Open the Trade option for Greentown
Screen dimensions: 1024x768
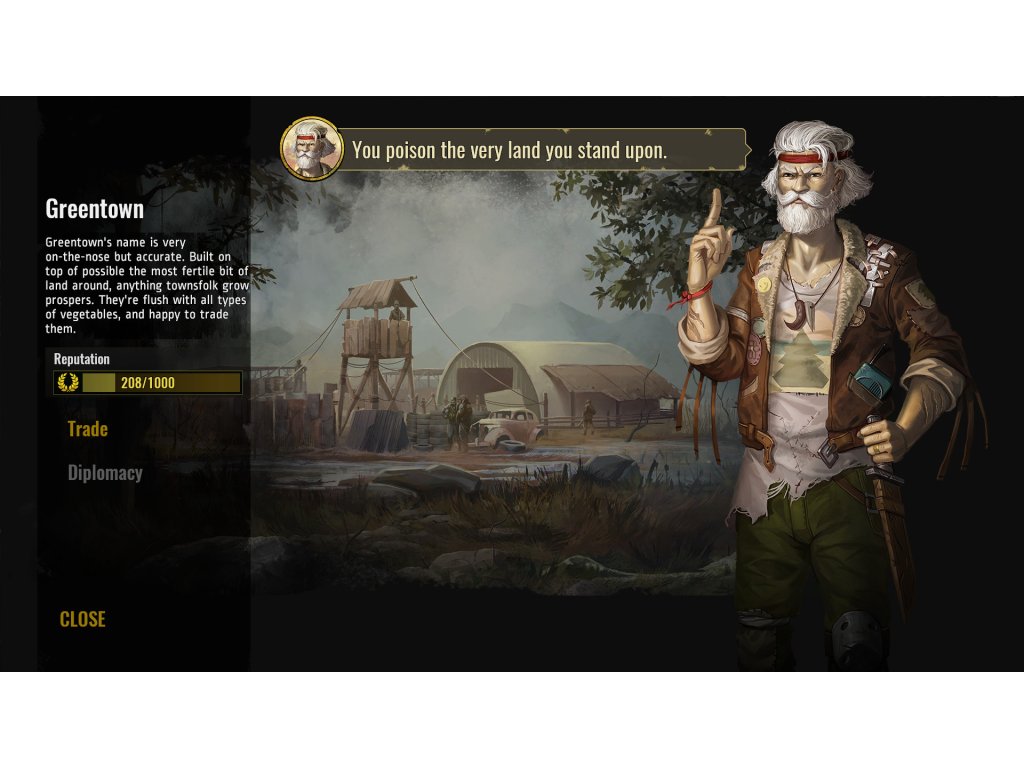point(88,429)
